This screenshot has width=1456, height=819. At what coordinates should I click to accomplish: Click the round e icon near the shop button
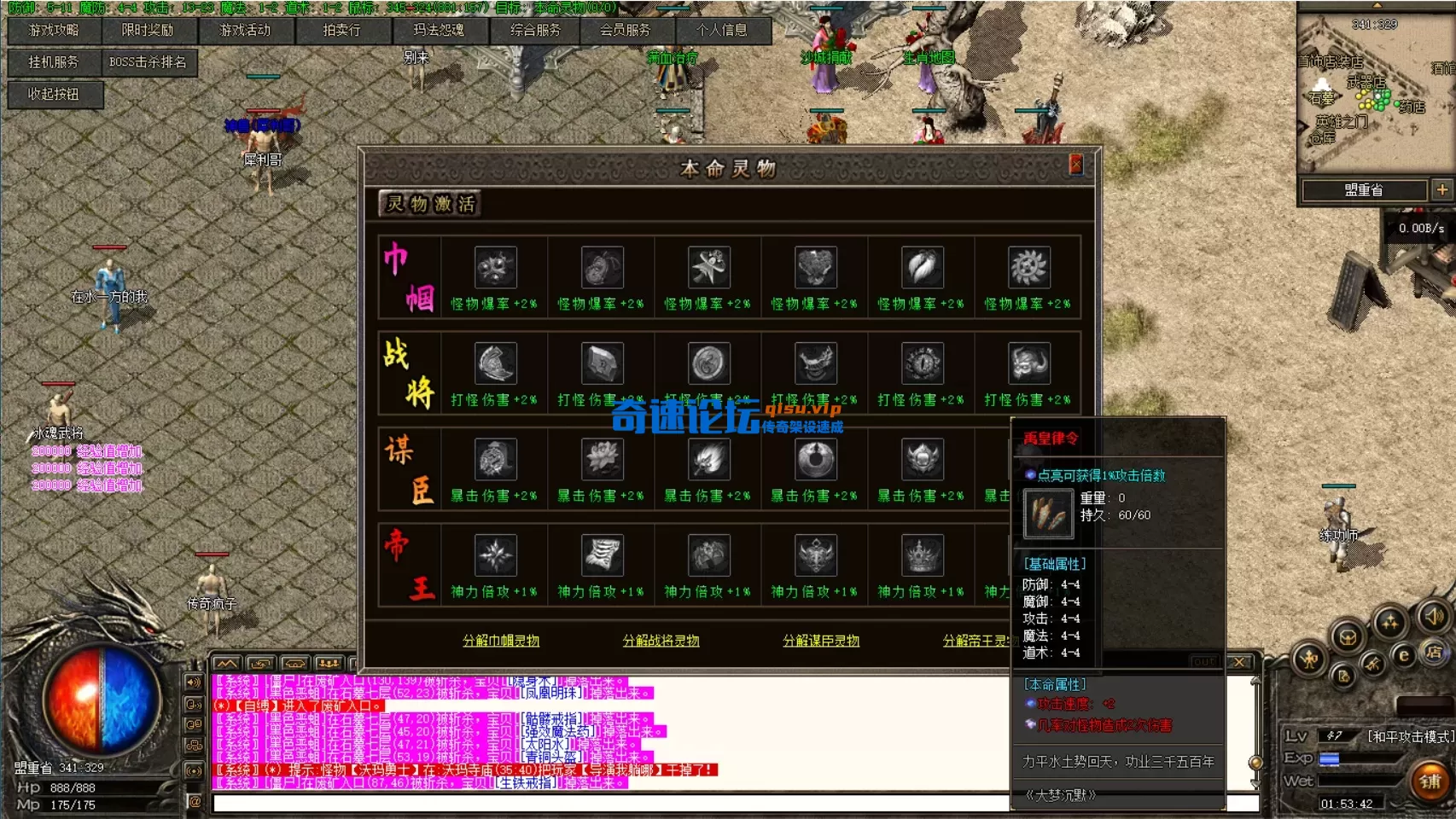tap(1404, 655)
